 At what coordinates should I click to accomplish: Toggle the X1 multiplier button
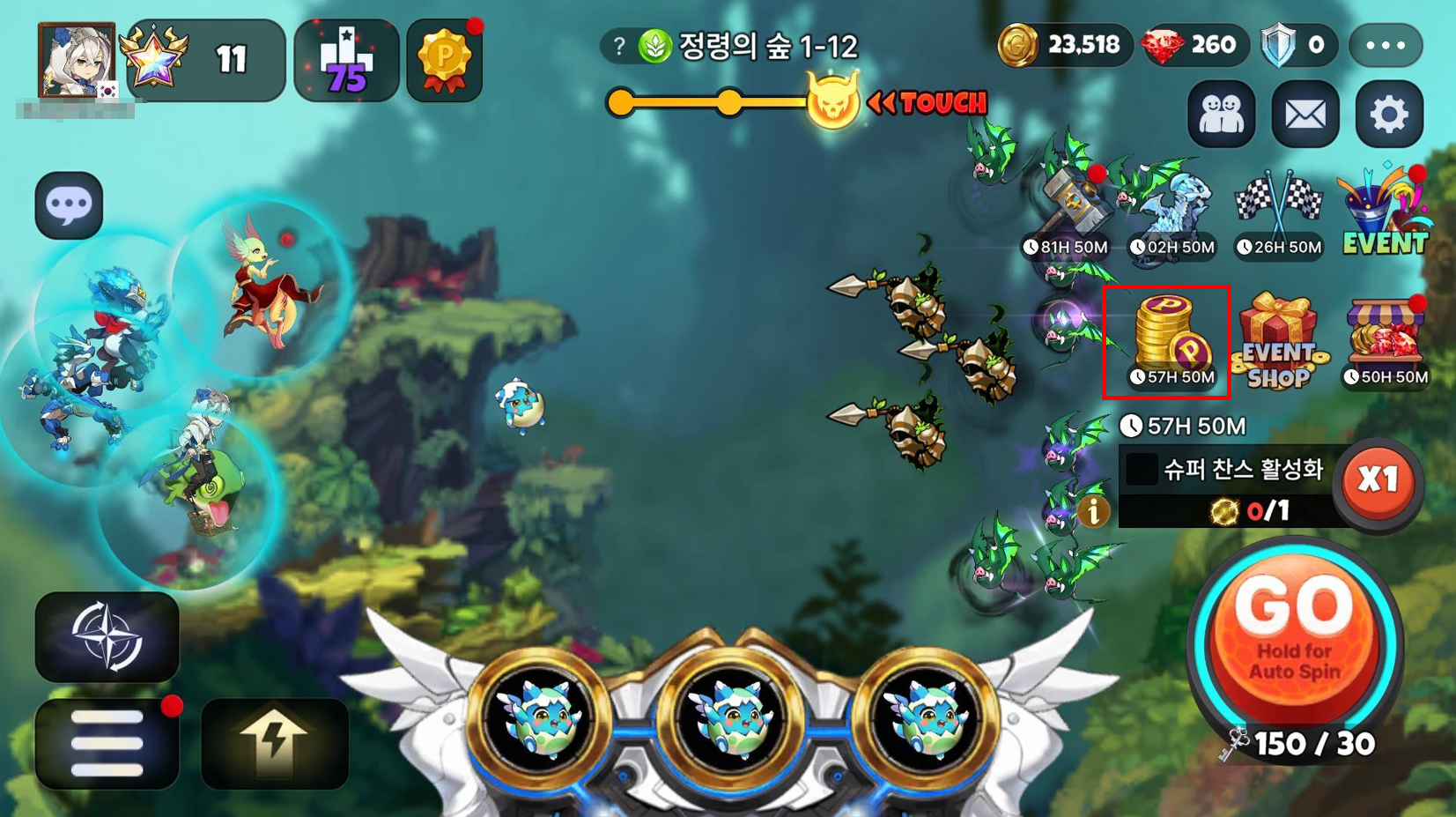(1378, 481)
